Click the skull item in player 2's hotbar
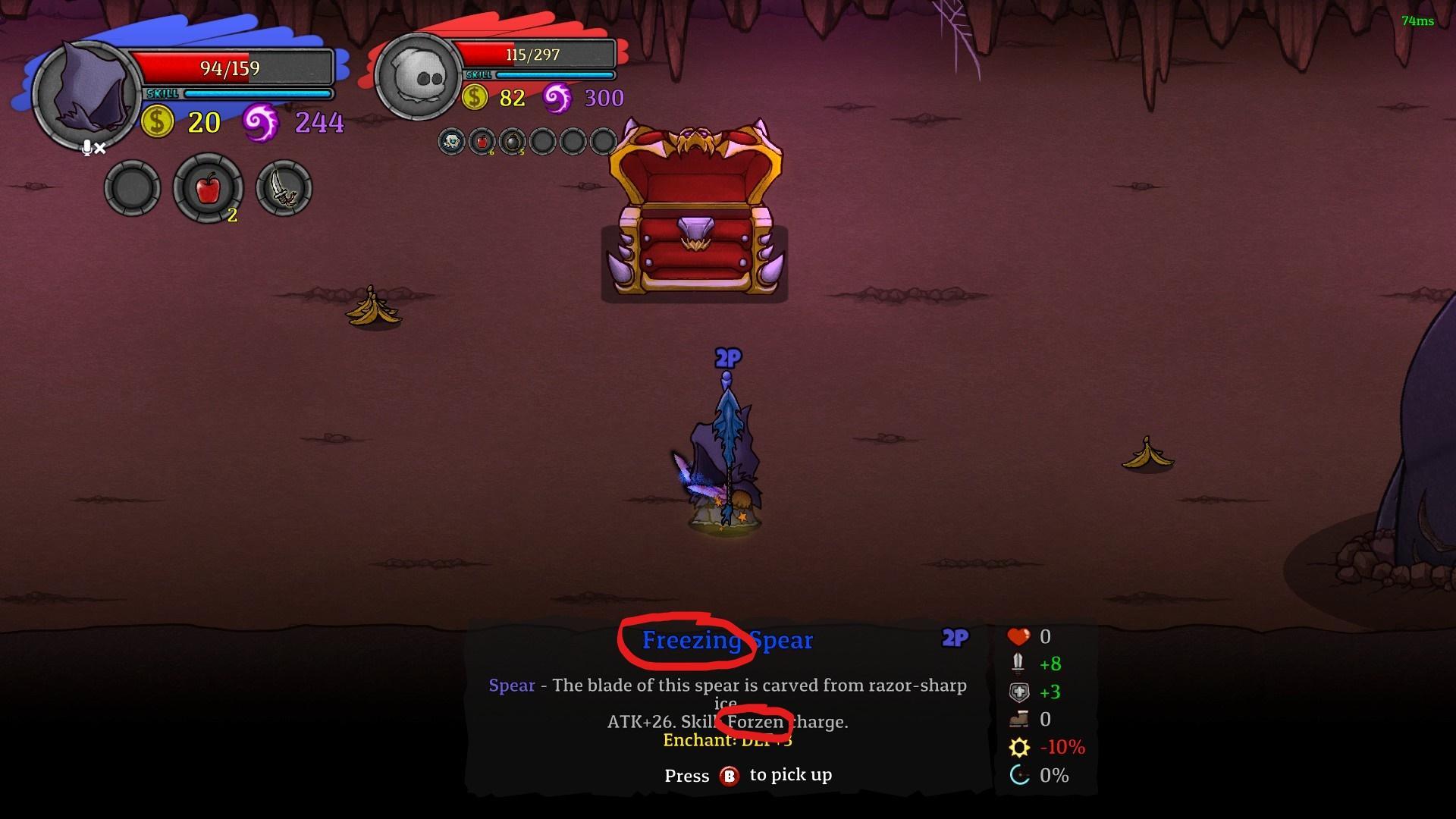This screenshot has width=1456, height=819. tap(451, 141)
